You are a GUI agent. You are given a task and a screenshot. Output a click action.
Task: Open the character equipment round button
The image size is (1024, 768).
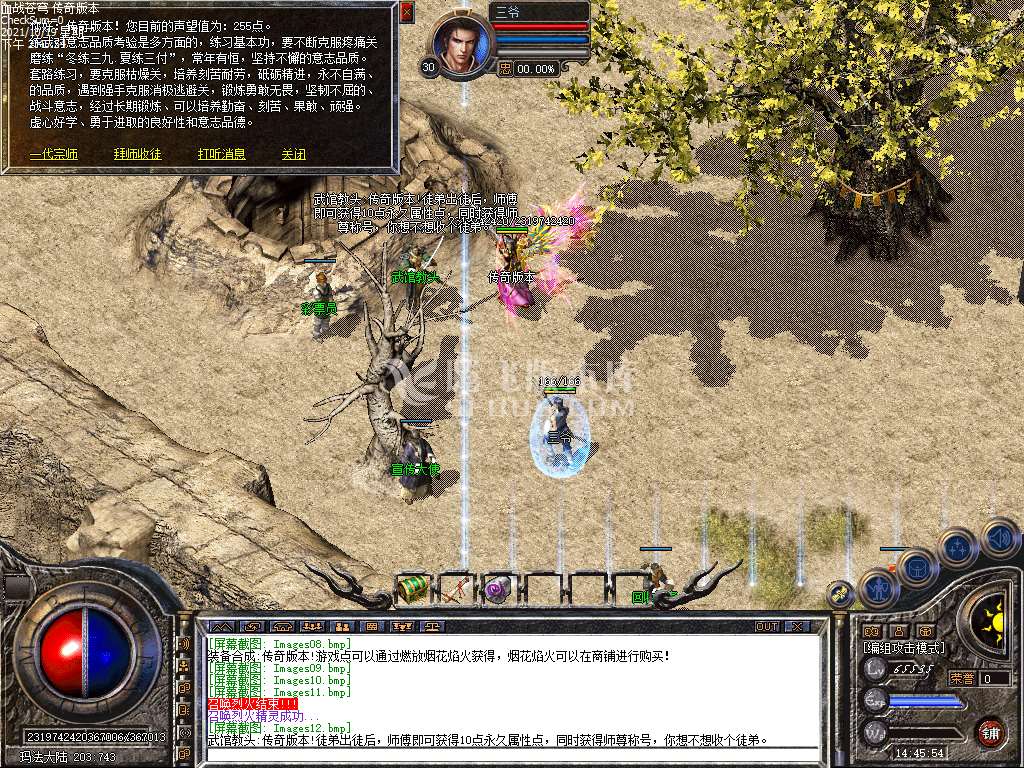pyautogui.click(x=879, y=588)
